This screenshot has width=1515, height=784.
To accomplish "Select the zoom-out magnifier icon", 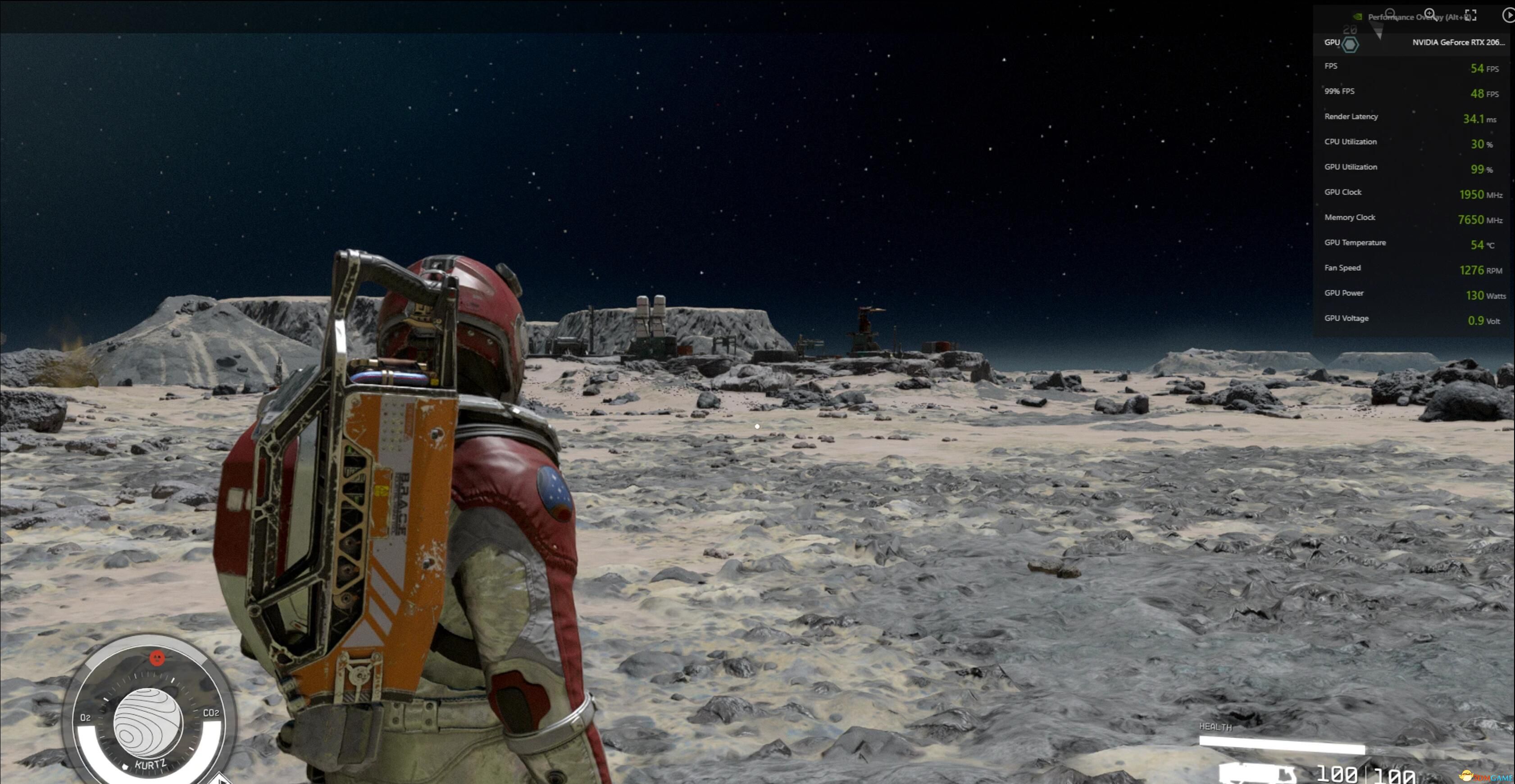I will pyautogui.click(x=1389, y=14).
